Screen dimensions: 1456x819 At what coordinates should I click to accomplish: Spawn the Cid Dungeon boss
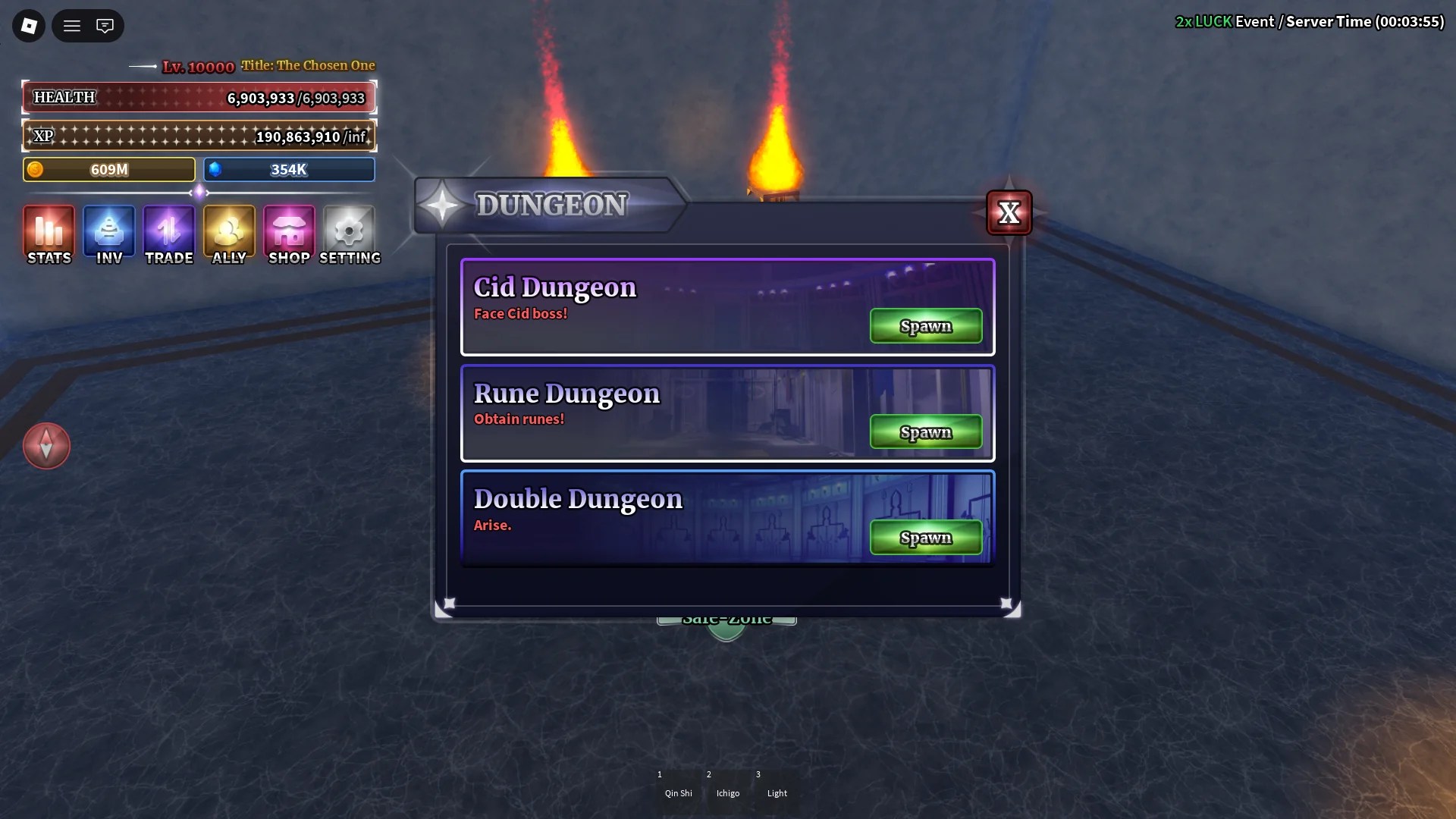(x=925, y=325)
